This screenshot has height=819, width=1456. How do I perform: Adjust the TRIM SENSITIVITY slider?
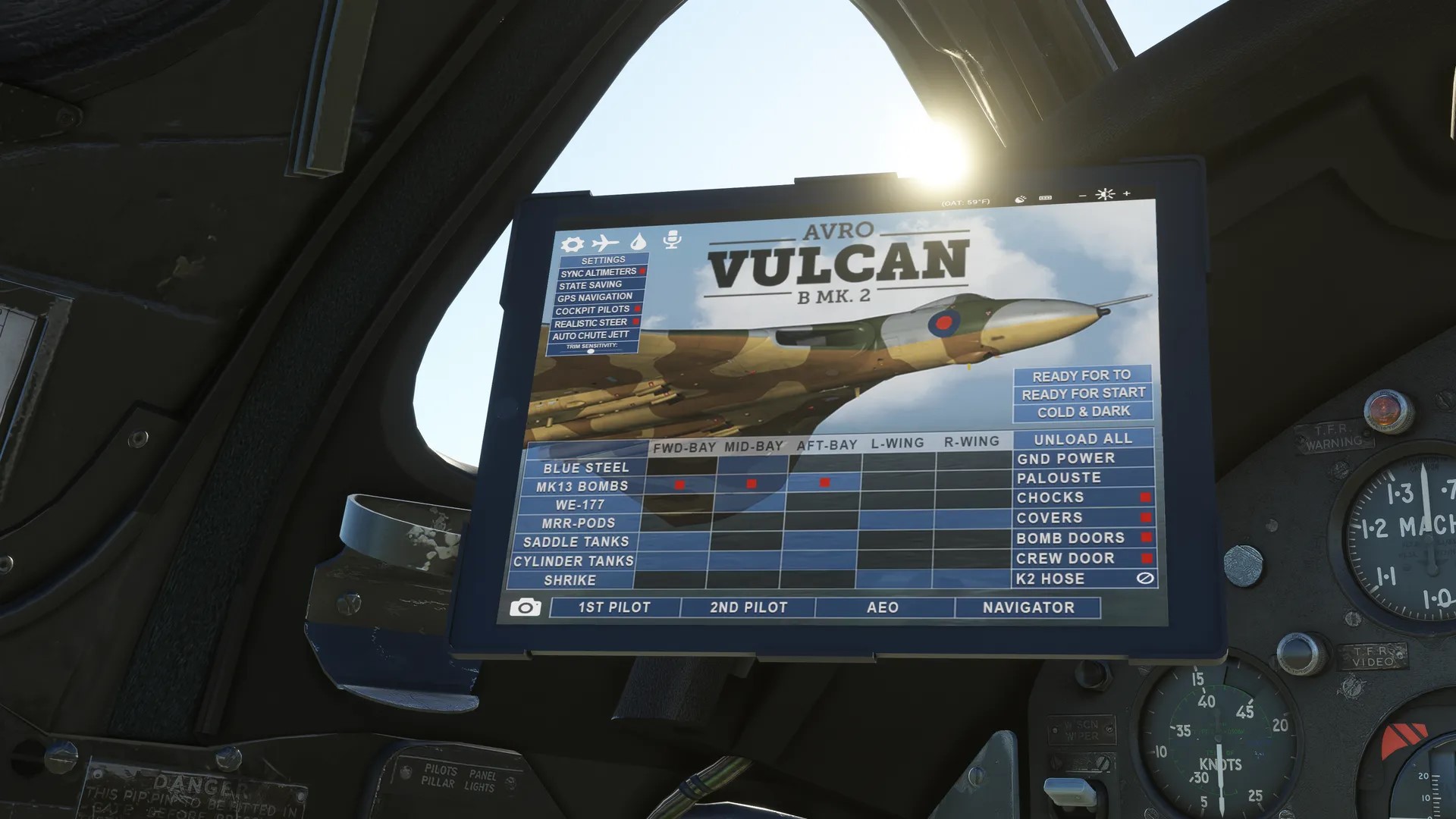click(x=589, y=353)
